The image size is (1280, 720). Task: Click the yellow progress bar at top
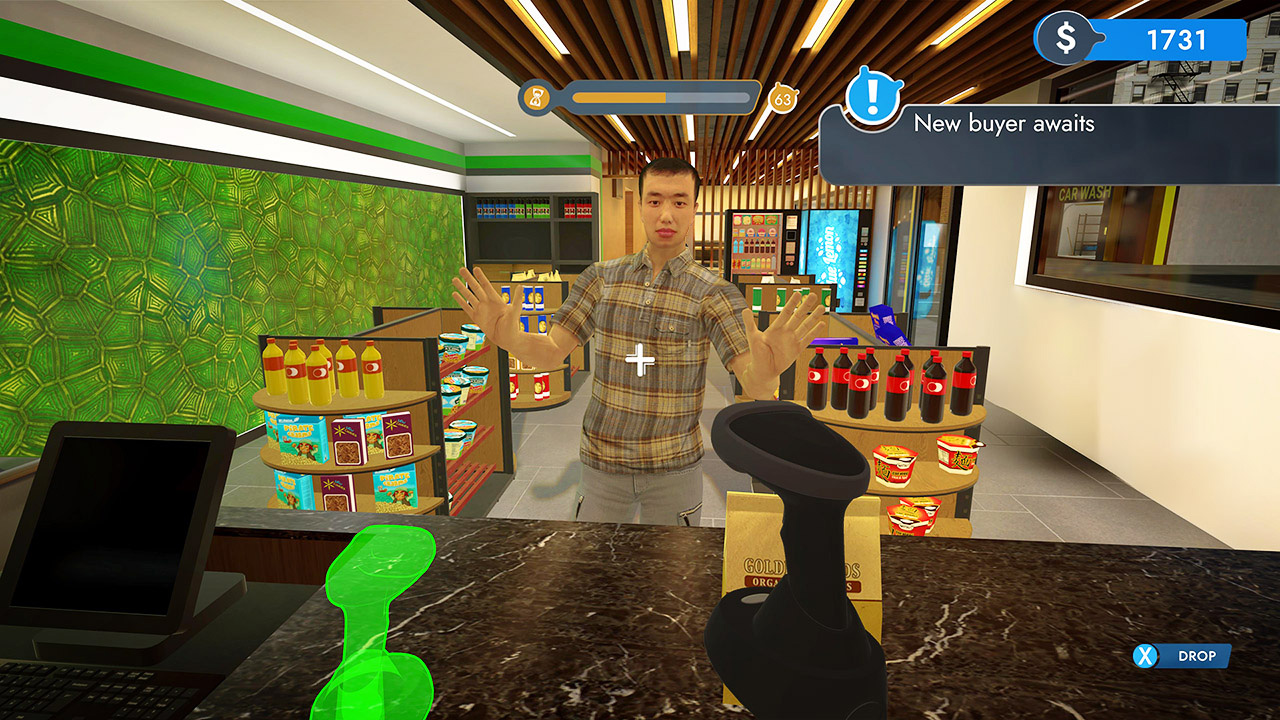[x=620, y=97]
